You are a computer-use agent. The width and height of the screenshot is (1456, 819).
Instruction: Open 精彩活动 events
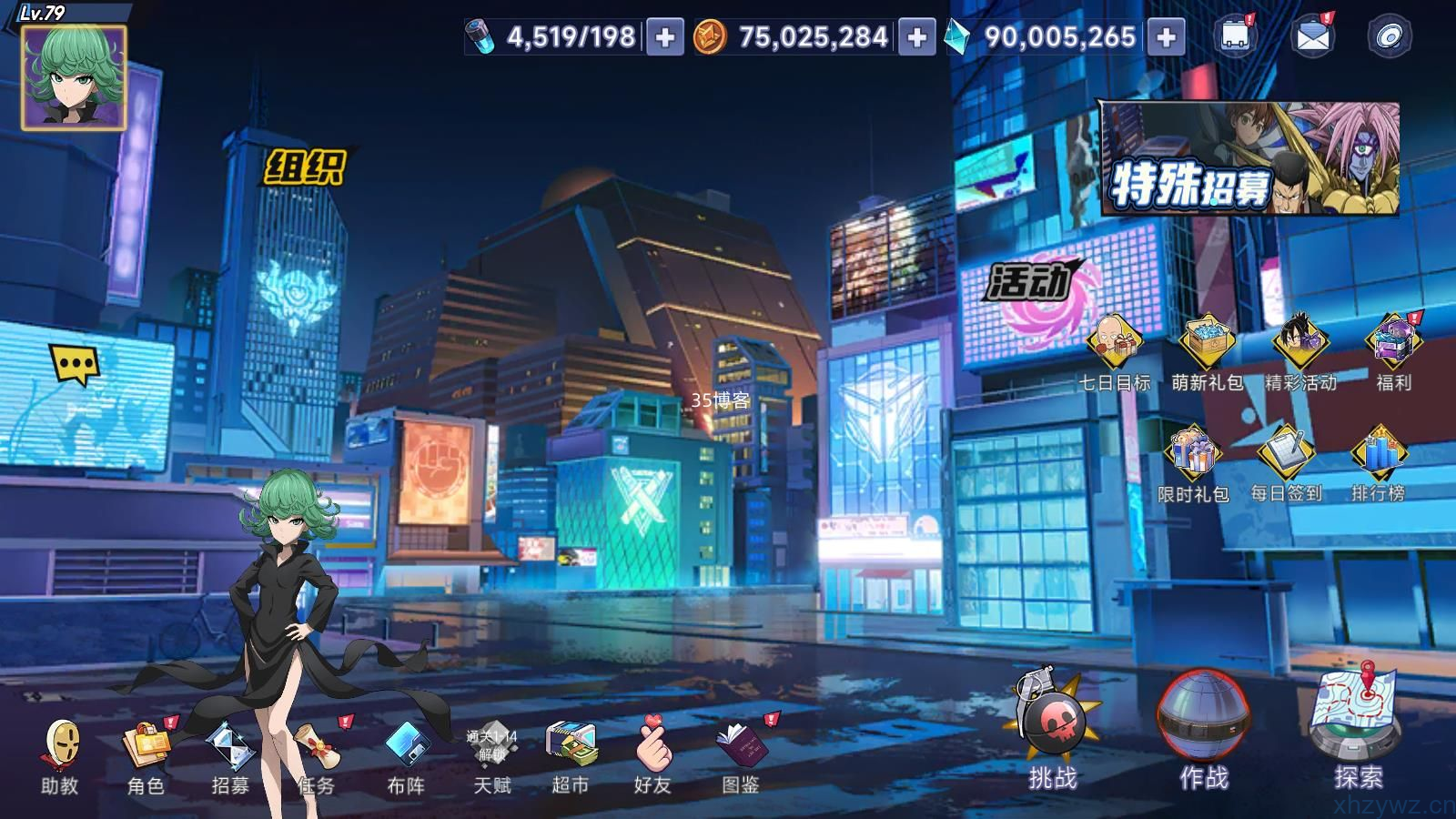[x=1300, y=350]
